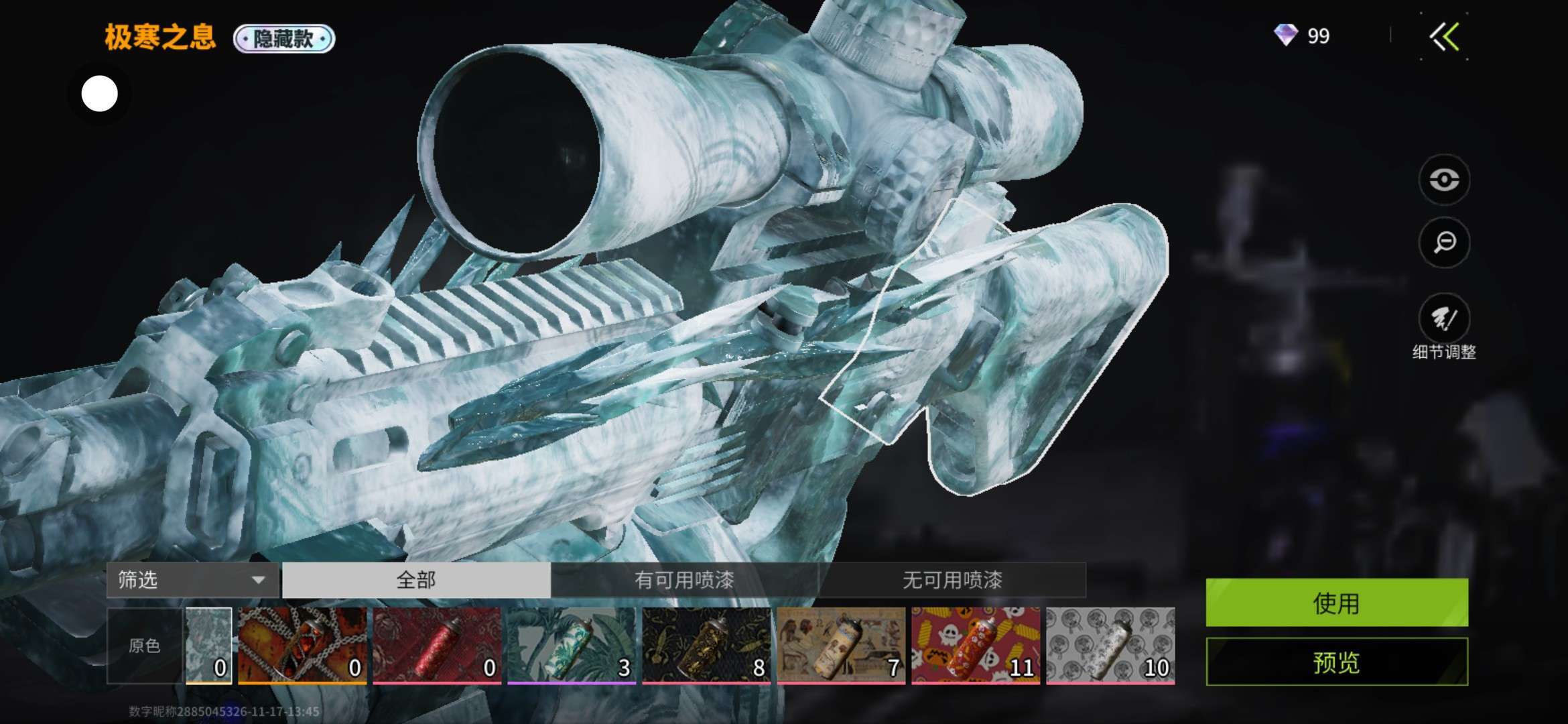Screen dimensions: 1568x724
Task: Pick the crimson red spray can
Action: (x=437, y=646)
